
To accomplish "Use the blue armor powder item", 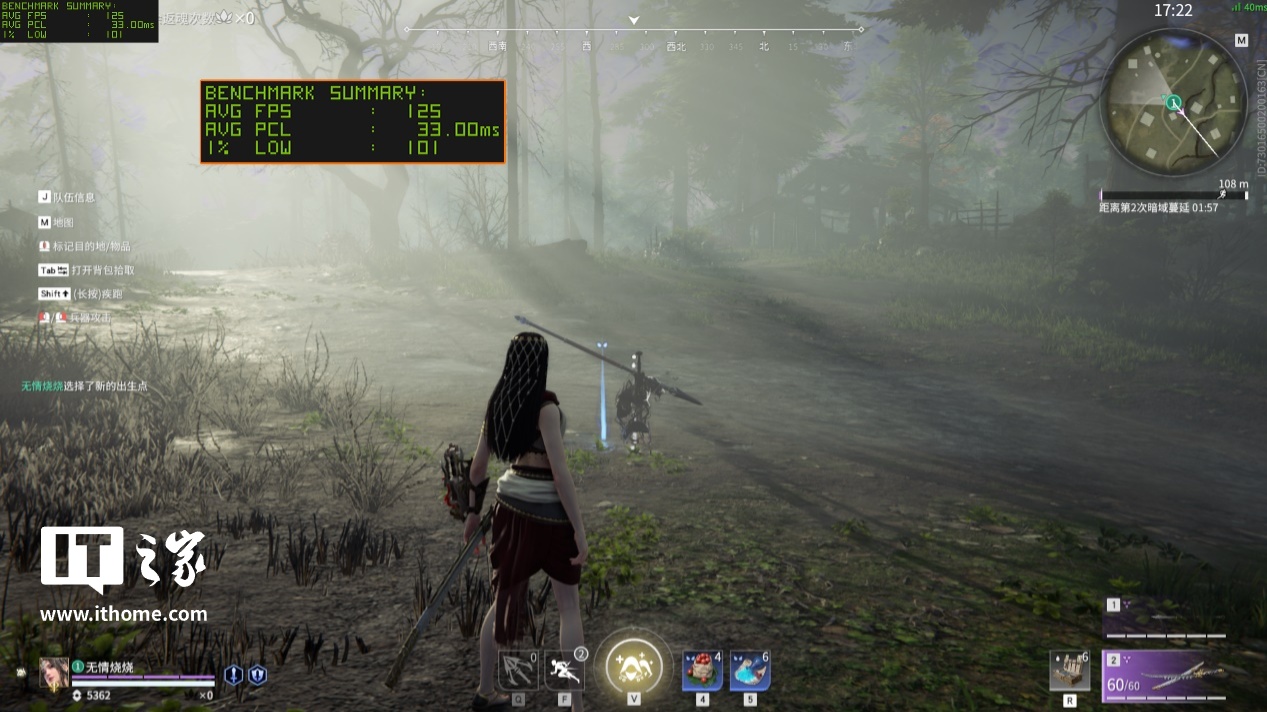I will (x=750, y=670).
